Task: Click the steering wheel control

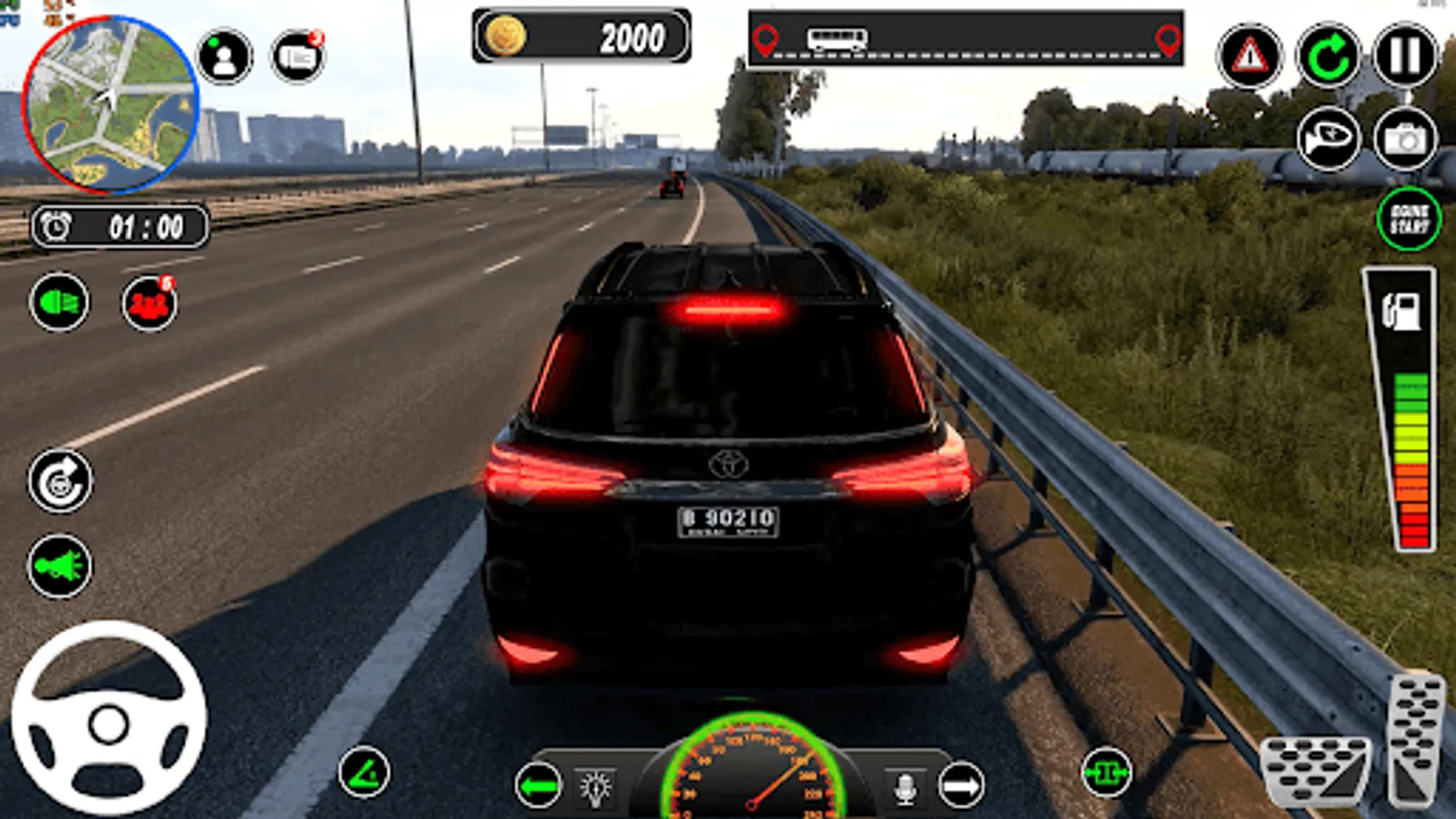Action: pos(109,719)
